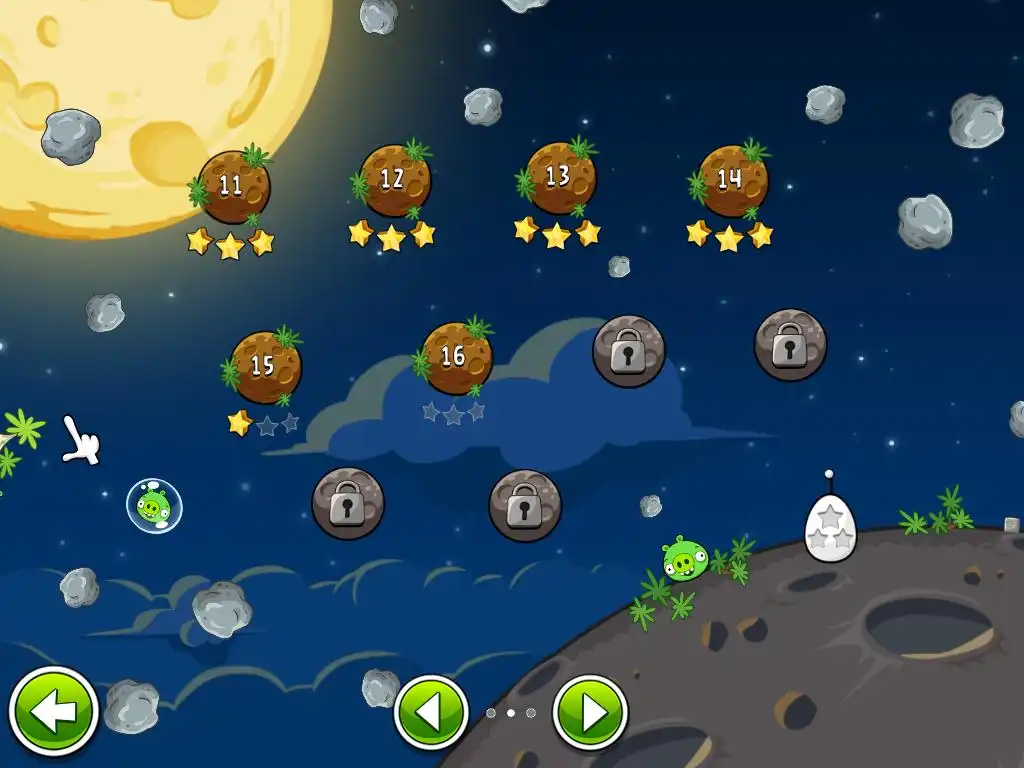Image resolution: width=1024 pixels, height=768 pixels.
Task: Play level 15
Action: coord(264,367)
